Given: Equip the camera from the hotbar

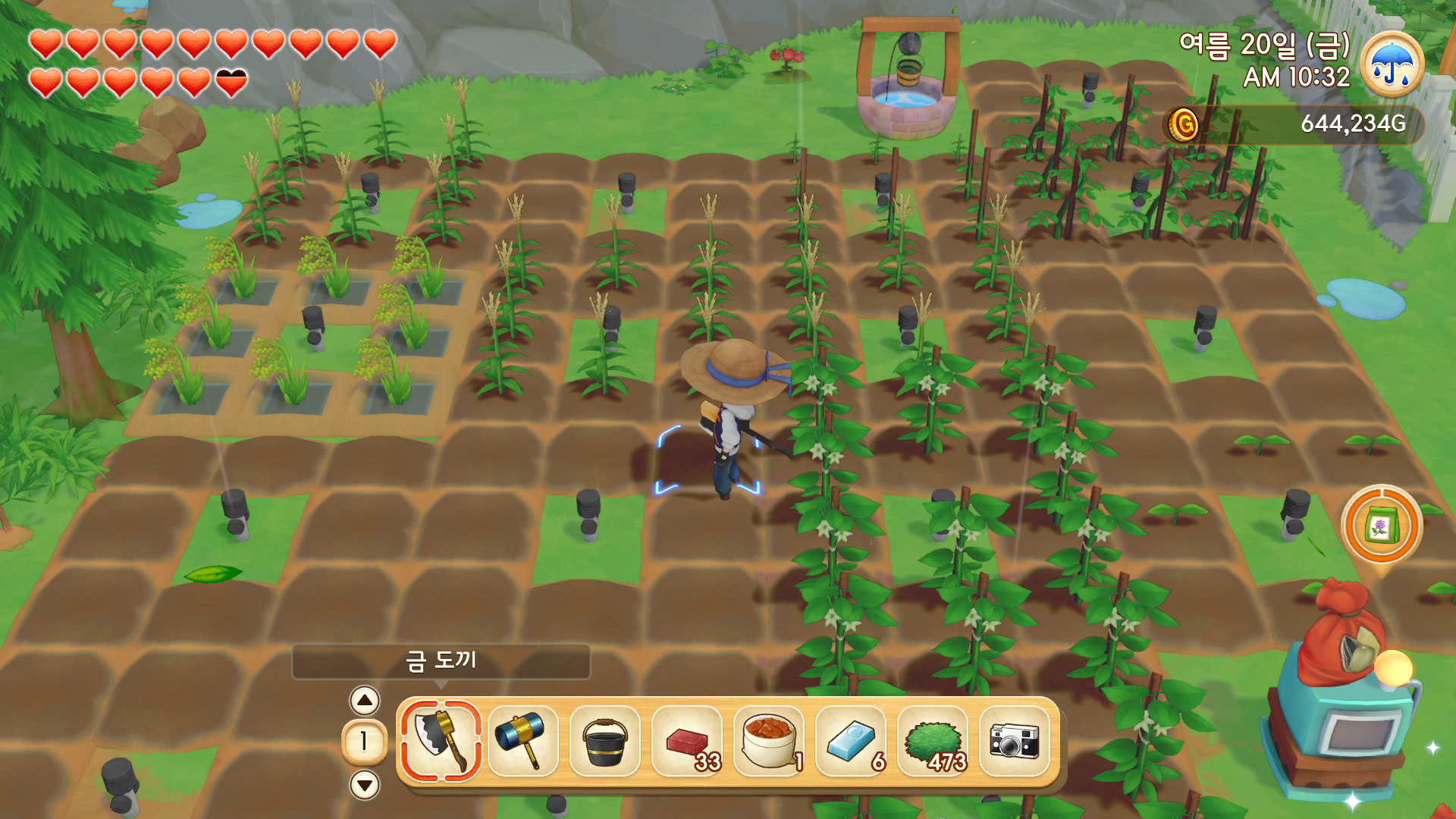Looking at the screenshot, I should [x=1014, y=741].
